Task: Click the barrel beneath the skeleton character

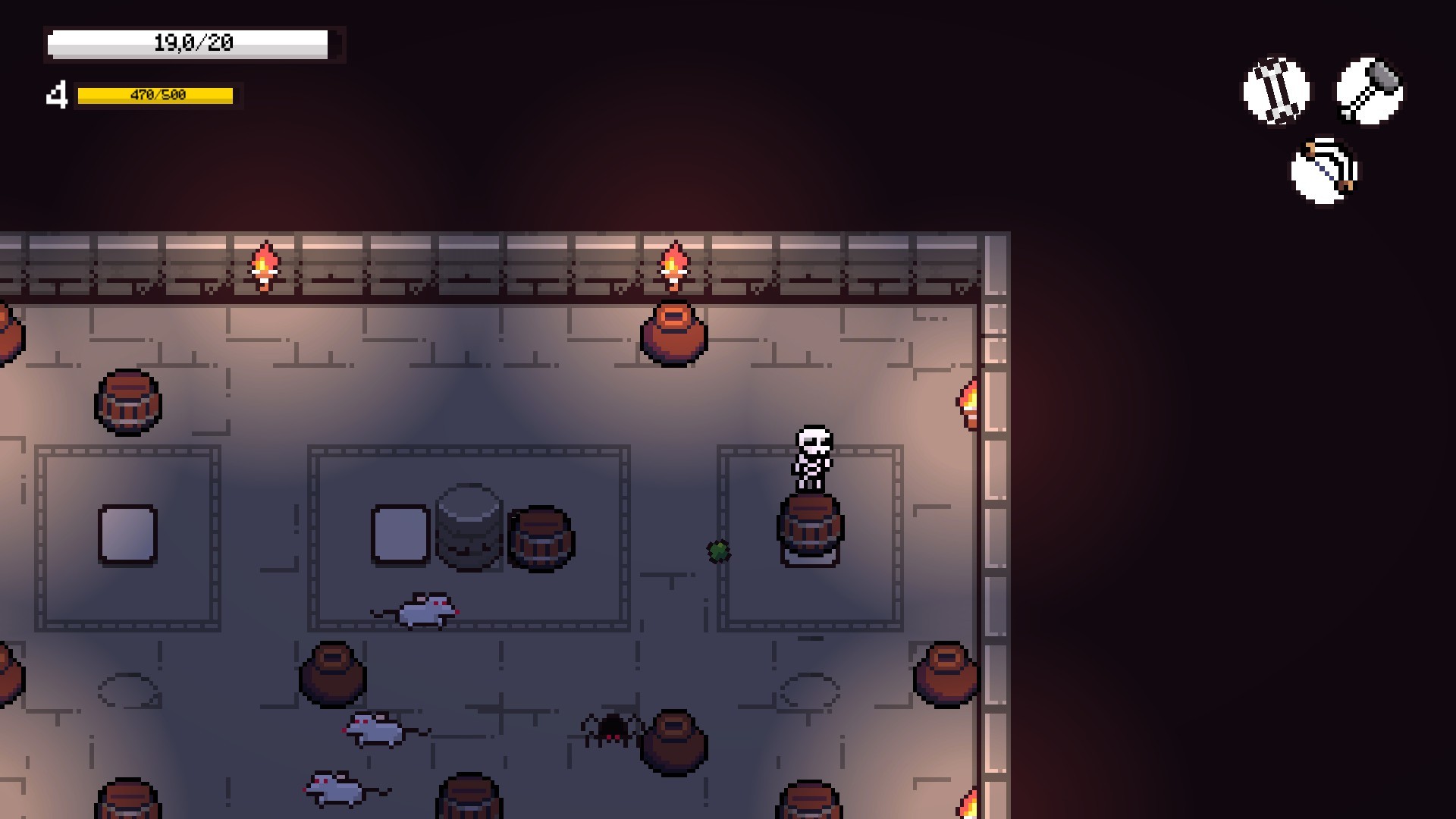Action: click(811, 531)
